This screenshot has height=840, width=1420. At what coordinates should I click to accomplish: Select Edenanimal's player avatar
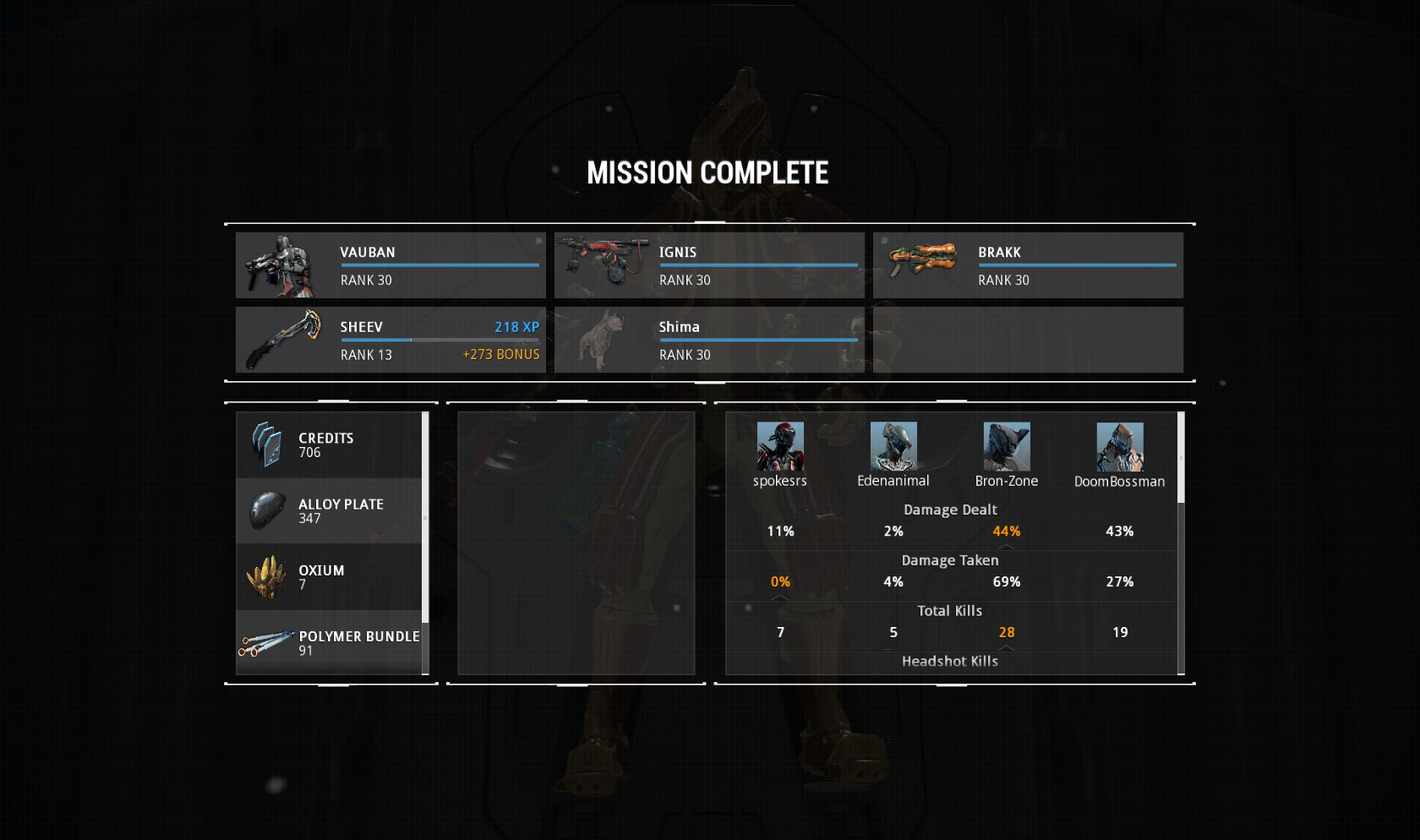[893, 446]
